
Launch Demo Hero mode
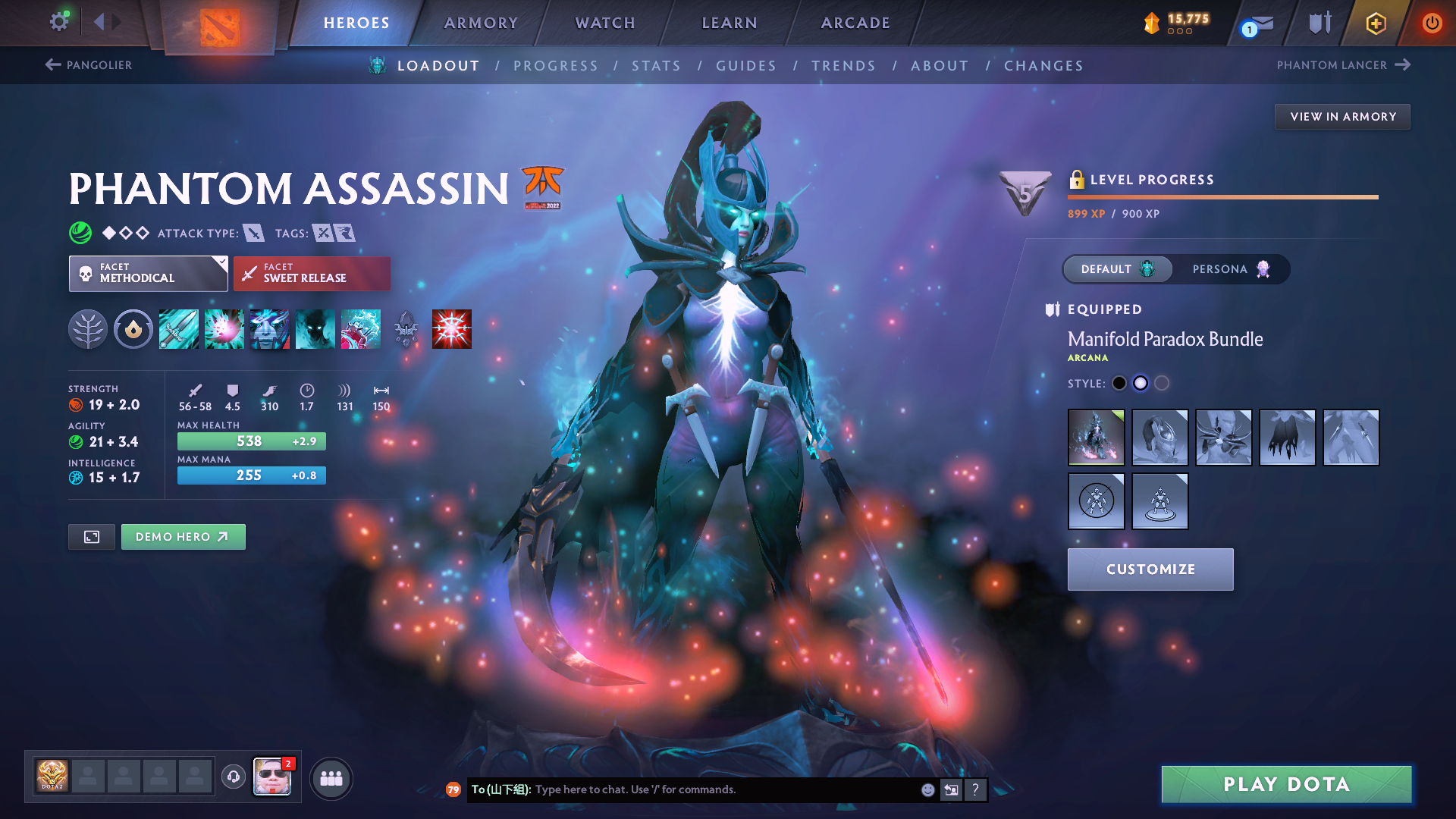[183, 537]
